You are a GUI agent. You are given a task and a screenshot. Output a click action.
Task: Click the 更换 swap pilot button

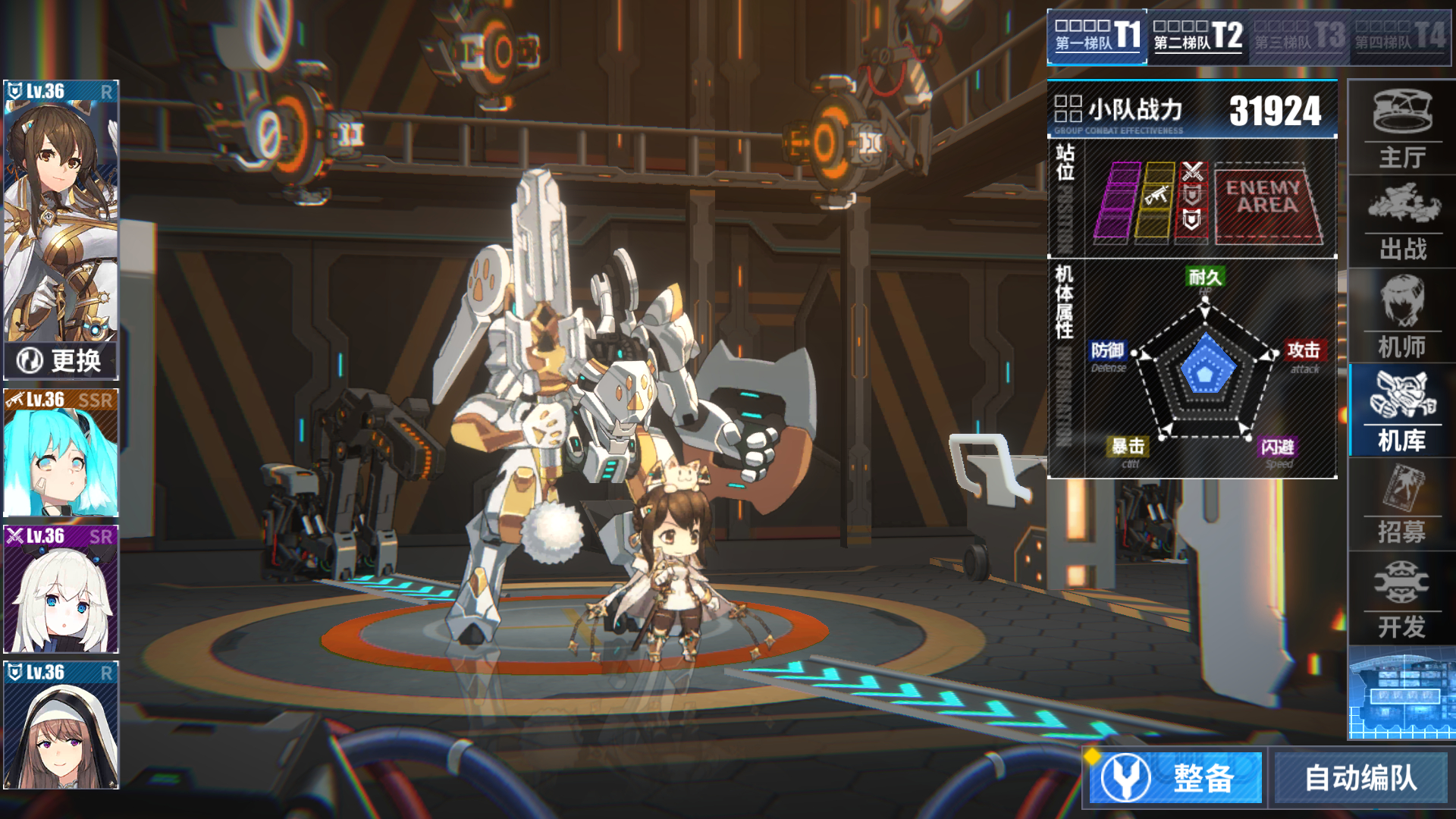click(x=61, y=360)
